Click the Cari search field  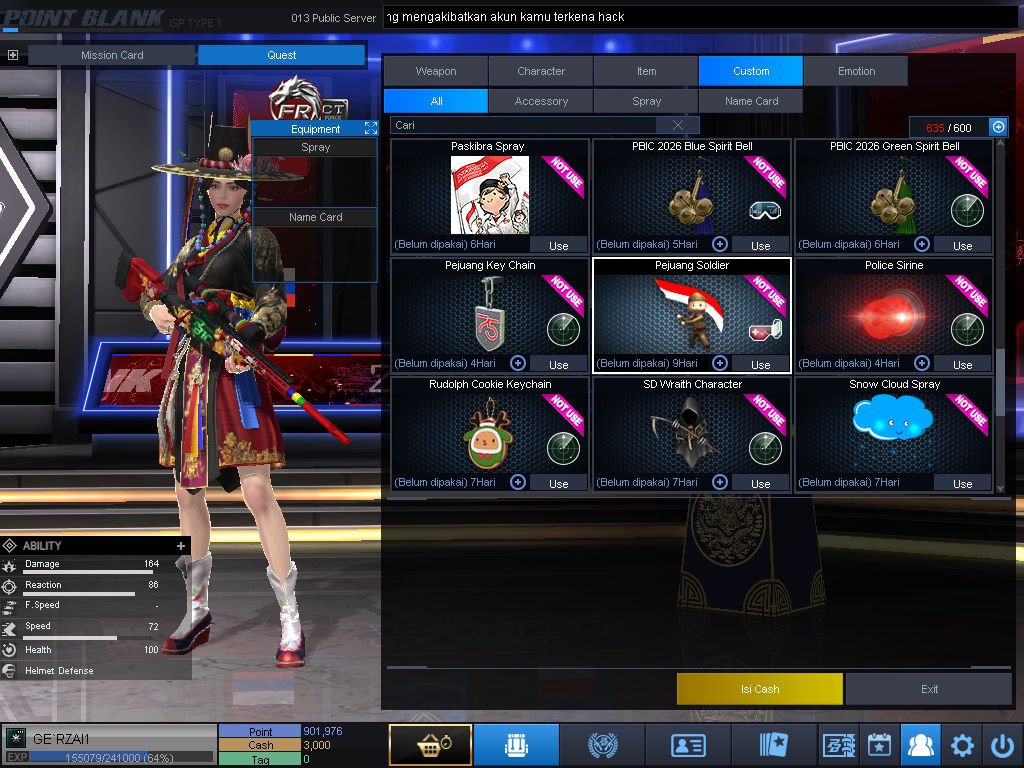[x=525, y=125]
